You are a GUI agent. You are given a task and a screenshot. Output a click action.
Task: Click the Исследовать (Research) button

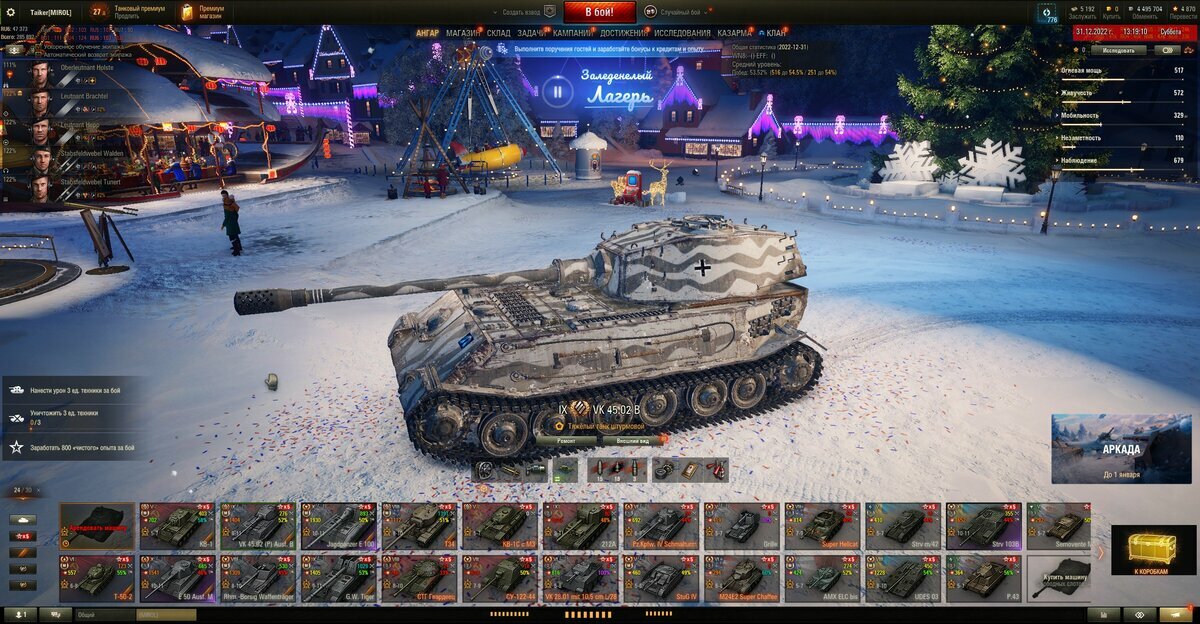[1120, 49]
